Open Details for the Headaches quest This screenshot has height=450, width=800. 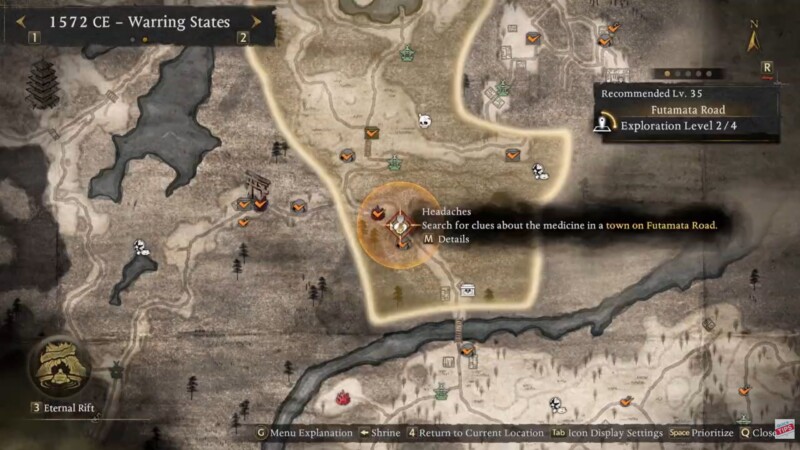(x=447, y=240)
